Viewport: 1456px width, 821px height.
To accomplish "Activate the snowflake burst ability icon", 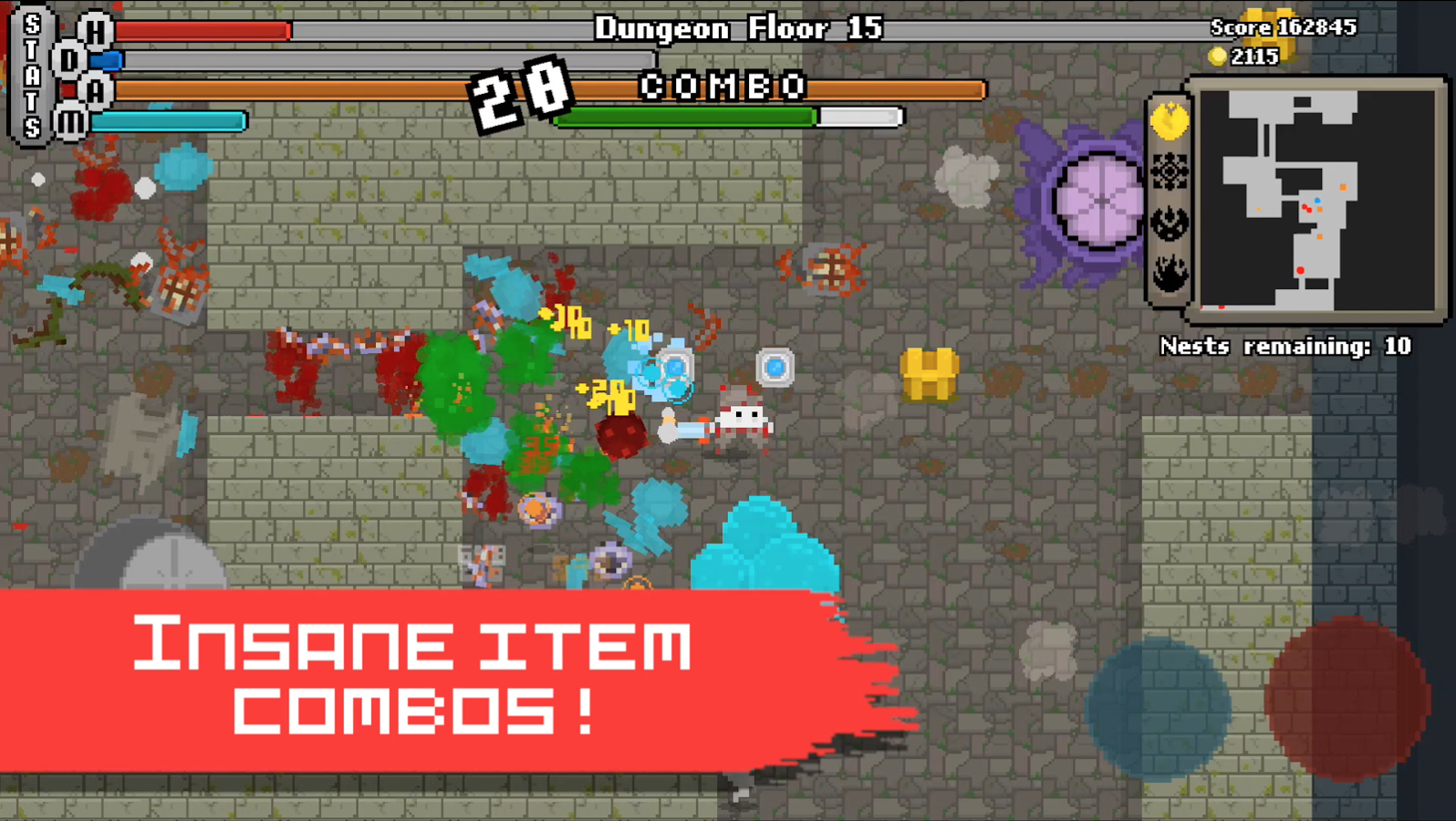I will click(x=1169, y=171).
